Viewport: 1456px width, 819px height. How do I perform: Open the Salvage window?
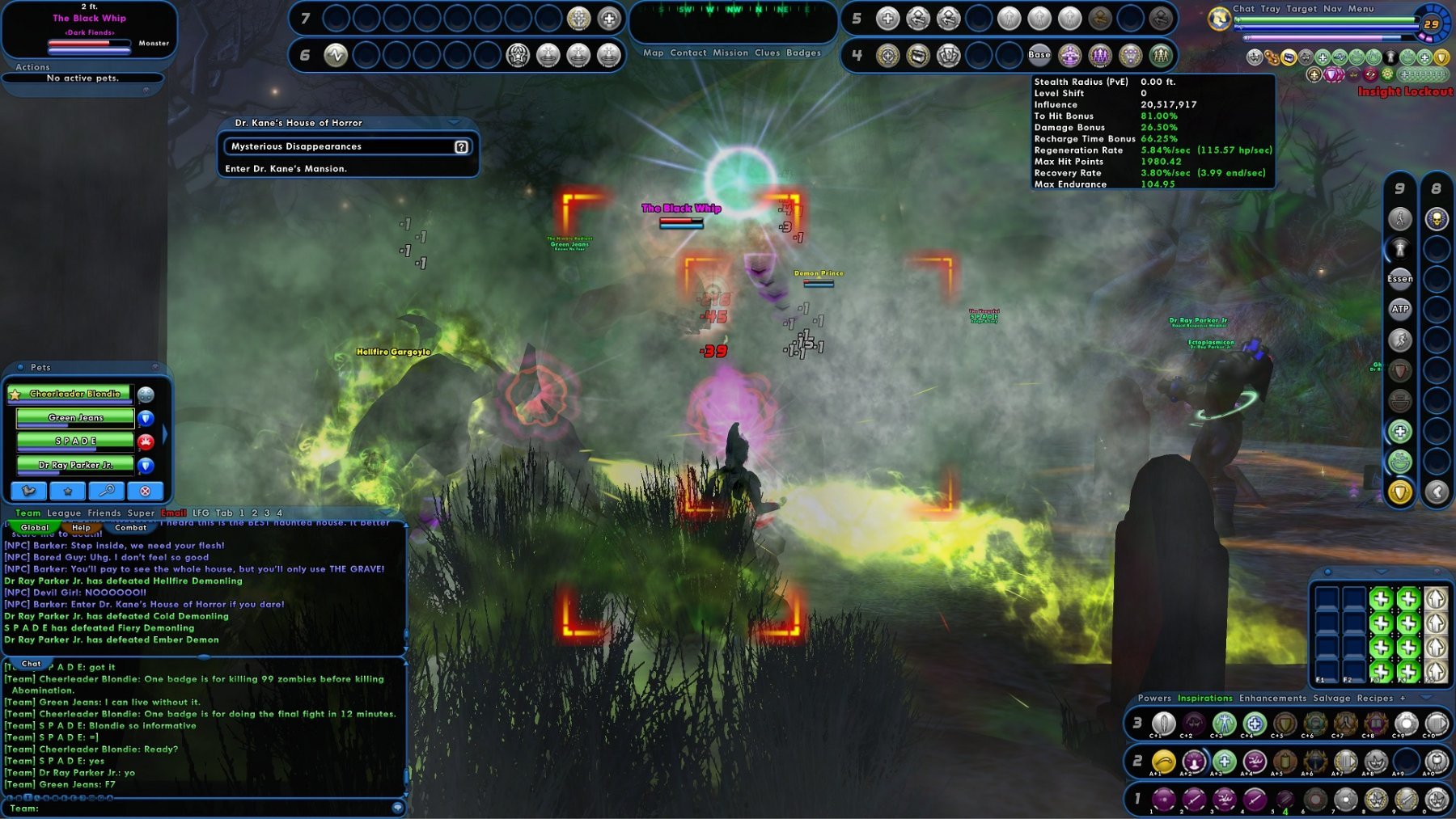[x=1331, y=699]
